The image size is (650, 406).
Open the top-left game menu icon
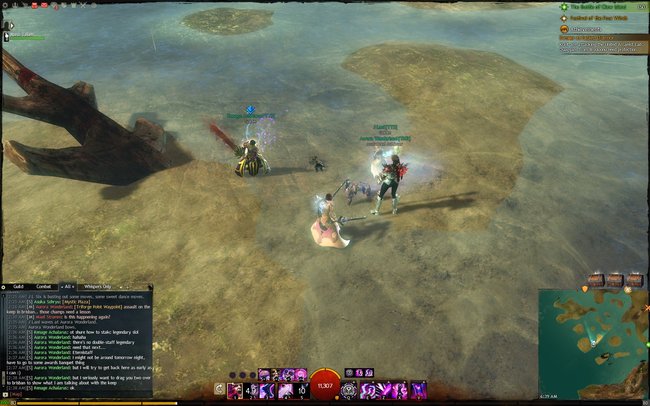pyautogui.click(x=6, y=5)
